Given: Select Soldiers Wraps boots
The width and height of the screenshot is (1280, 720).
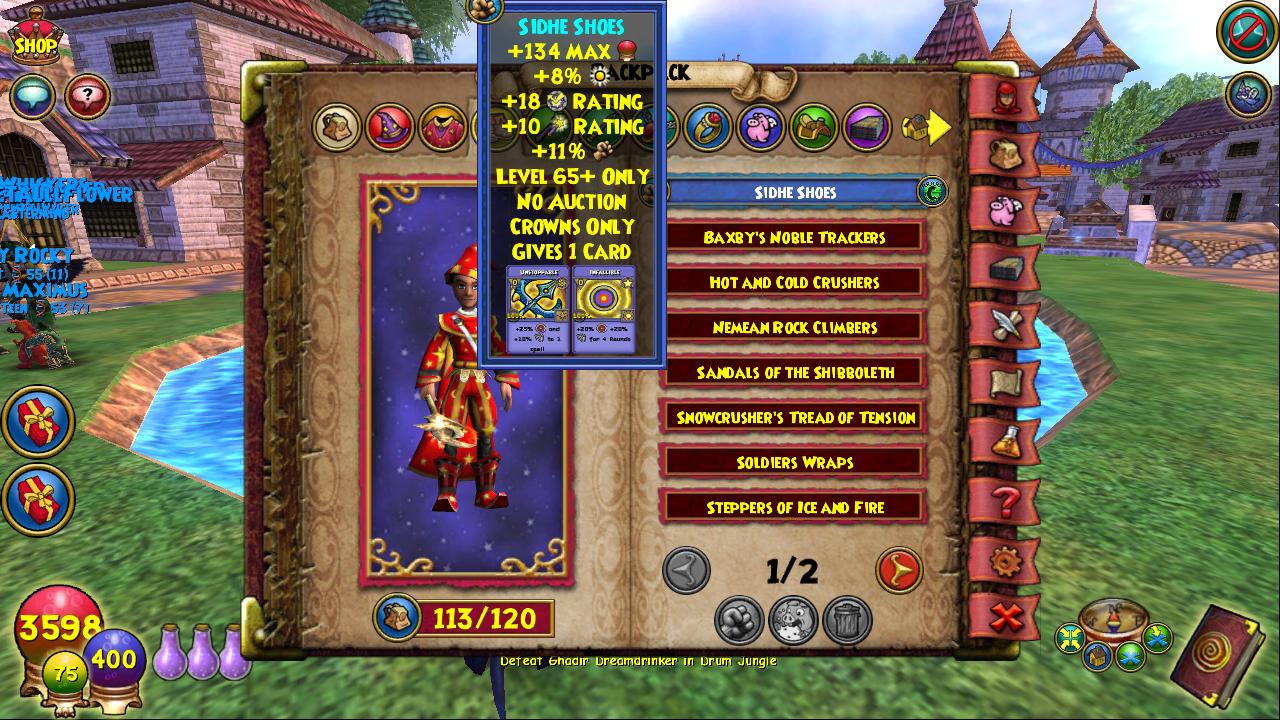Looking at the screenshot, I should coord(795,463).
